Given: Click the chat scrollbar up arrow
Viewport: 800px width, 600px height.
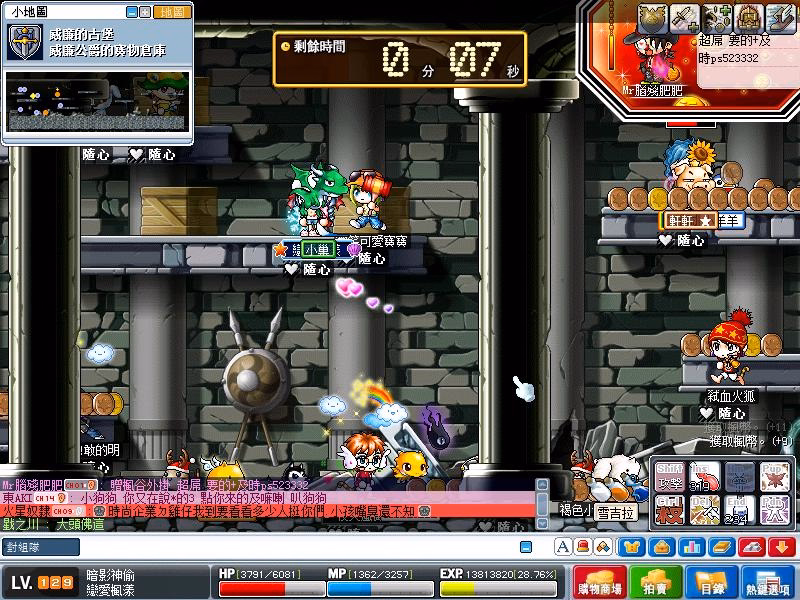Looking at the screenshot, I should tap(542, 484).
